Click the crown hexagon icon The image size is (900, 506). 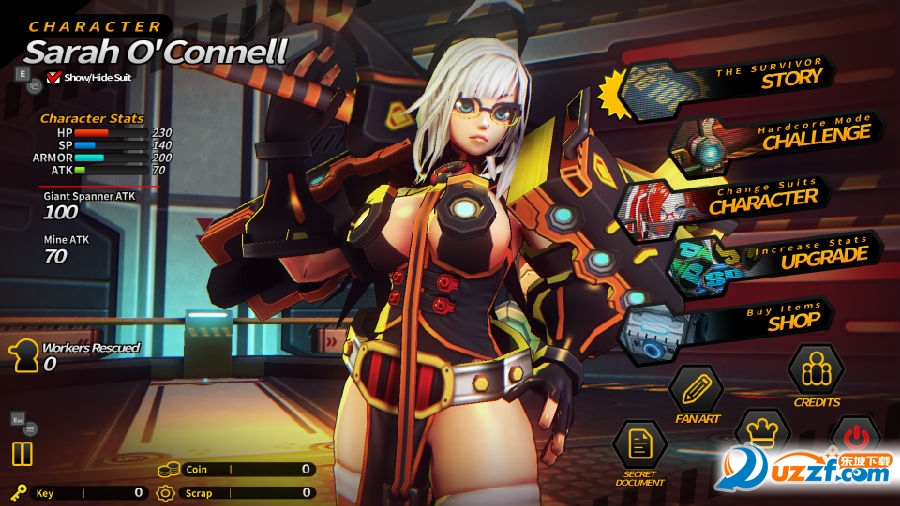[762, 432]
